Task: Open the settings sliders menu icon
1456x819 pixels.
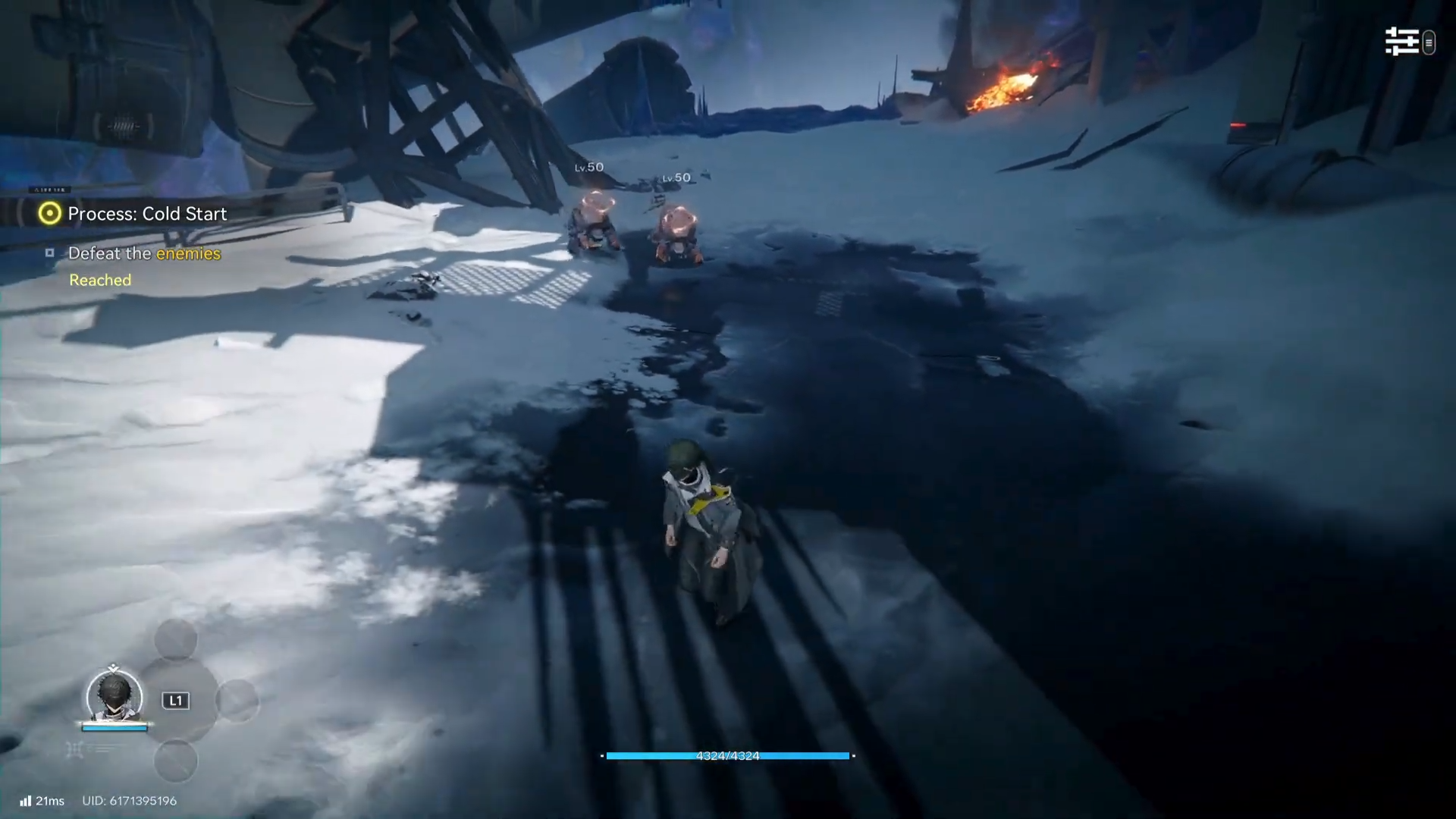Action: tap(1401, 42)
